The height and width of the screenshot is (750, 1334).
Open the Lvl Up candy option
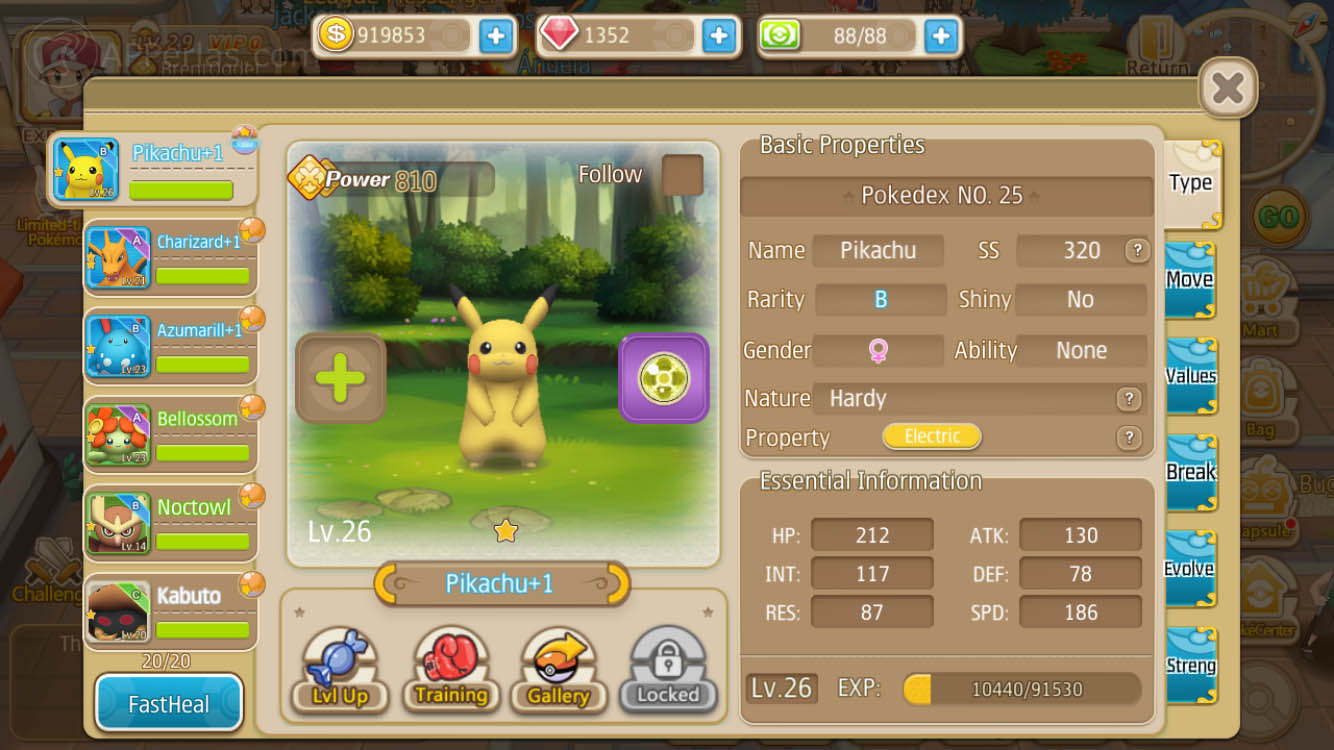coord(340,670)
